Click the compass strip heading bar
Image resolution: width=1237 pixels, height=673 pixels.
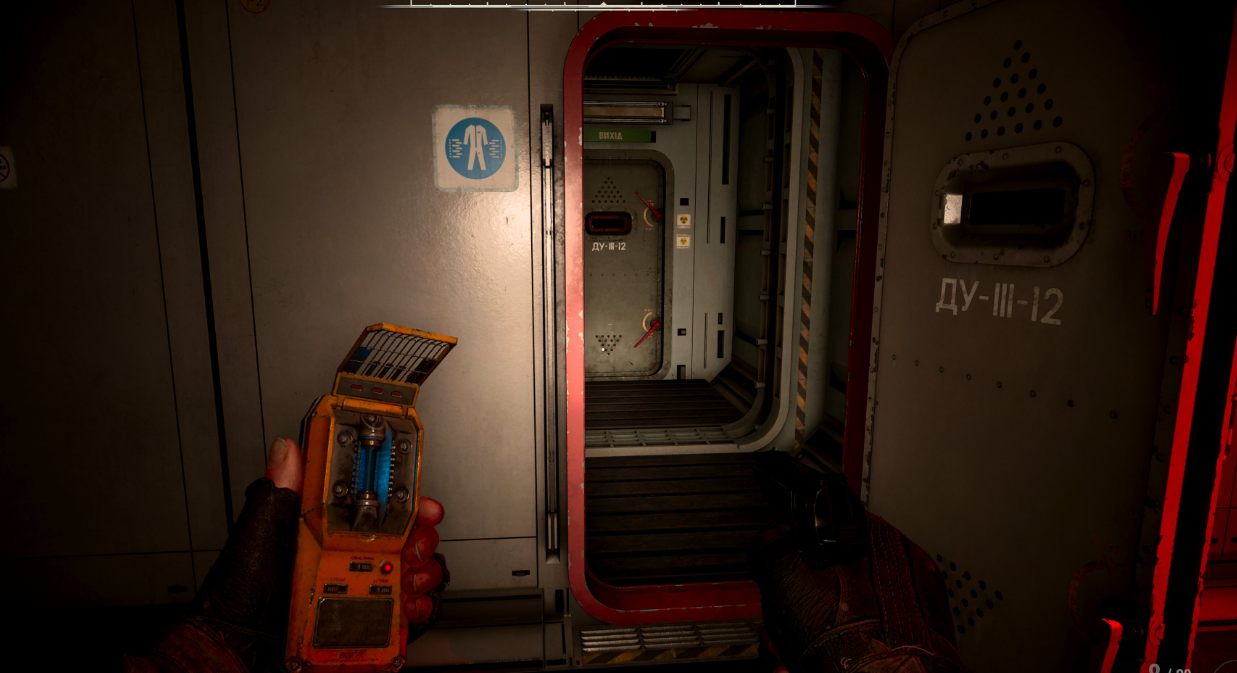(605, 4)
